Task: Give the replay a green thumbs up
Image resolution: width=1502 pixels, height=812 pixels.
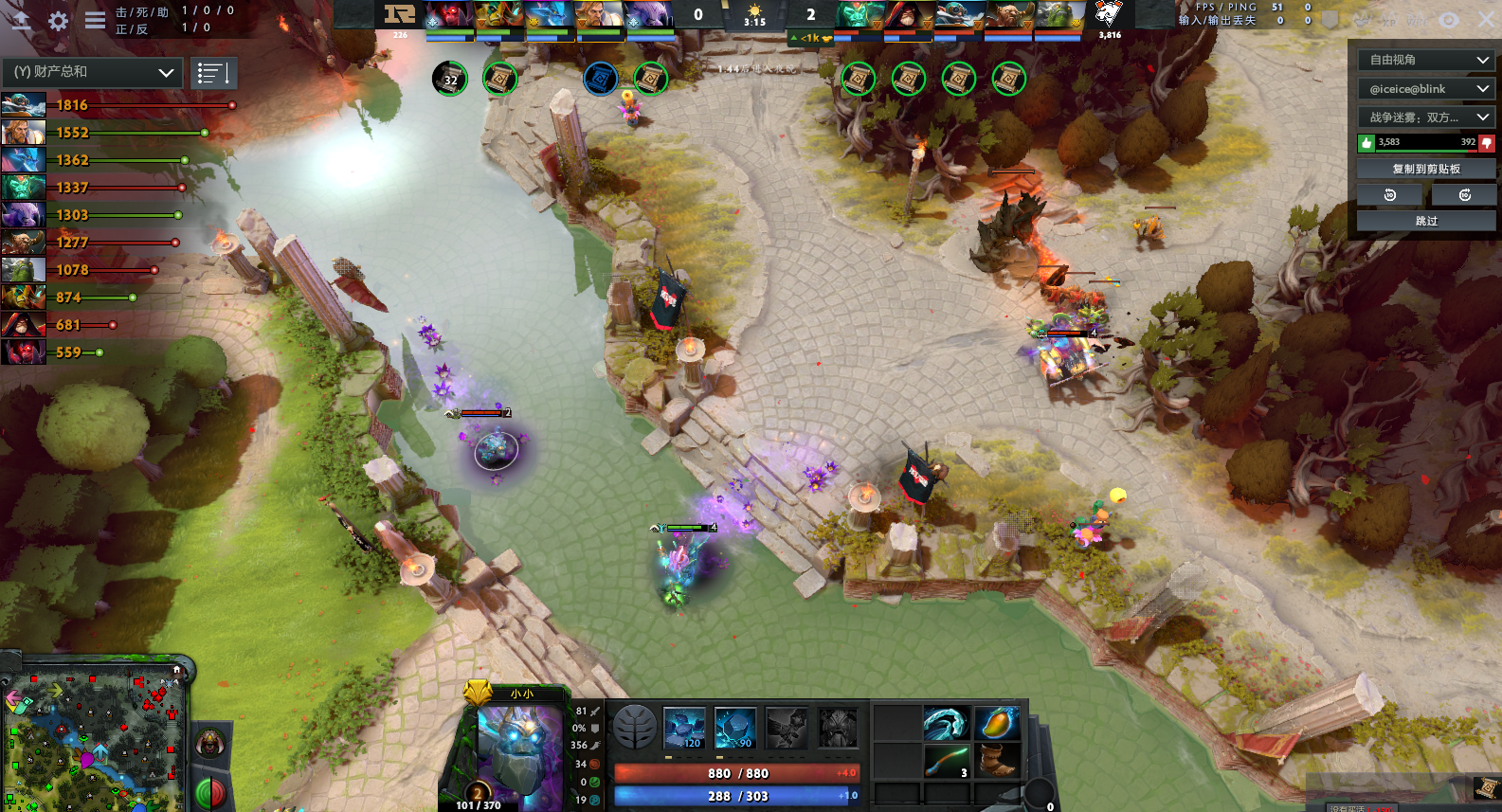Action: (x=1366, y=143)
